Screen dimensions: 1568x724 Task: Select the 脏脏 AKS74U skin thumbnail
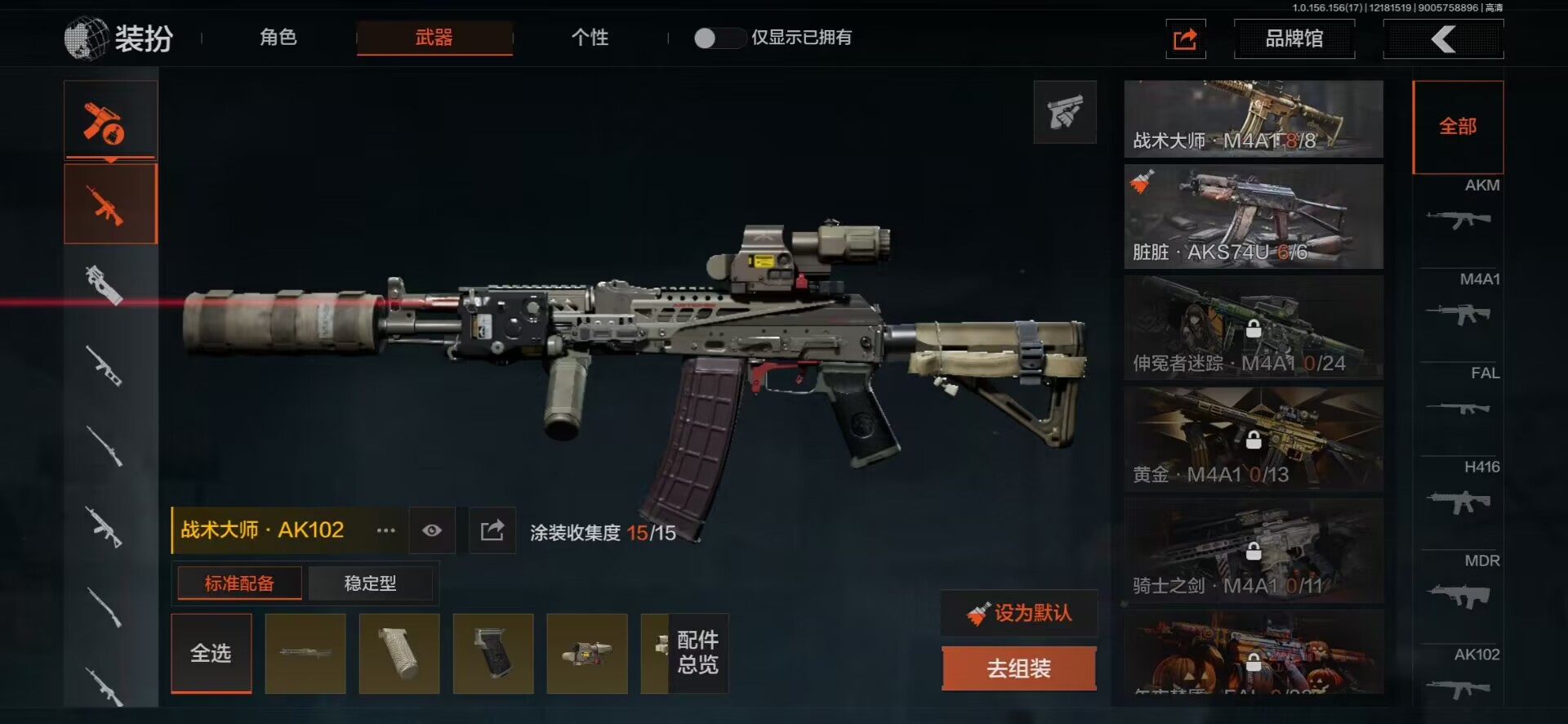1253,217
